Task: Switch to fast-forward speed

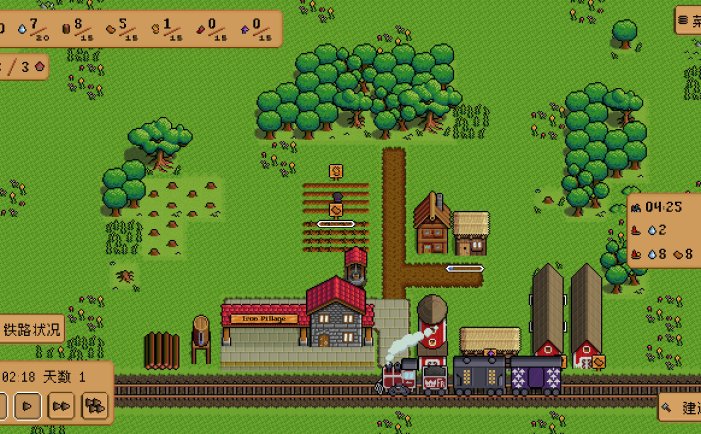Action: (x=61, y=405)
